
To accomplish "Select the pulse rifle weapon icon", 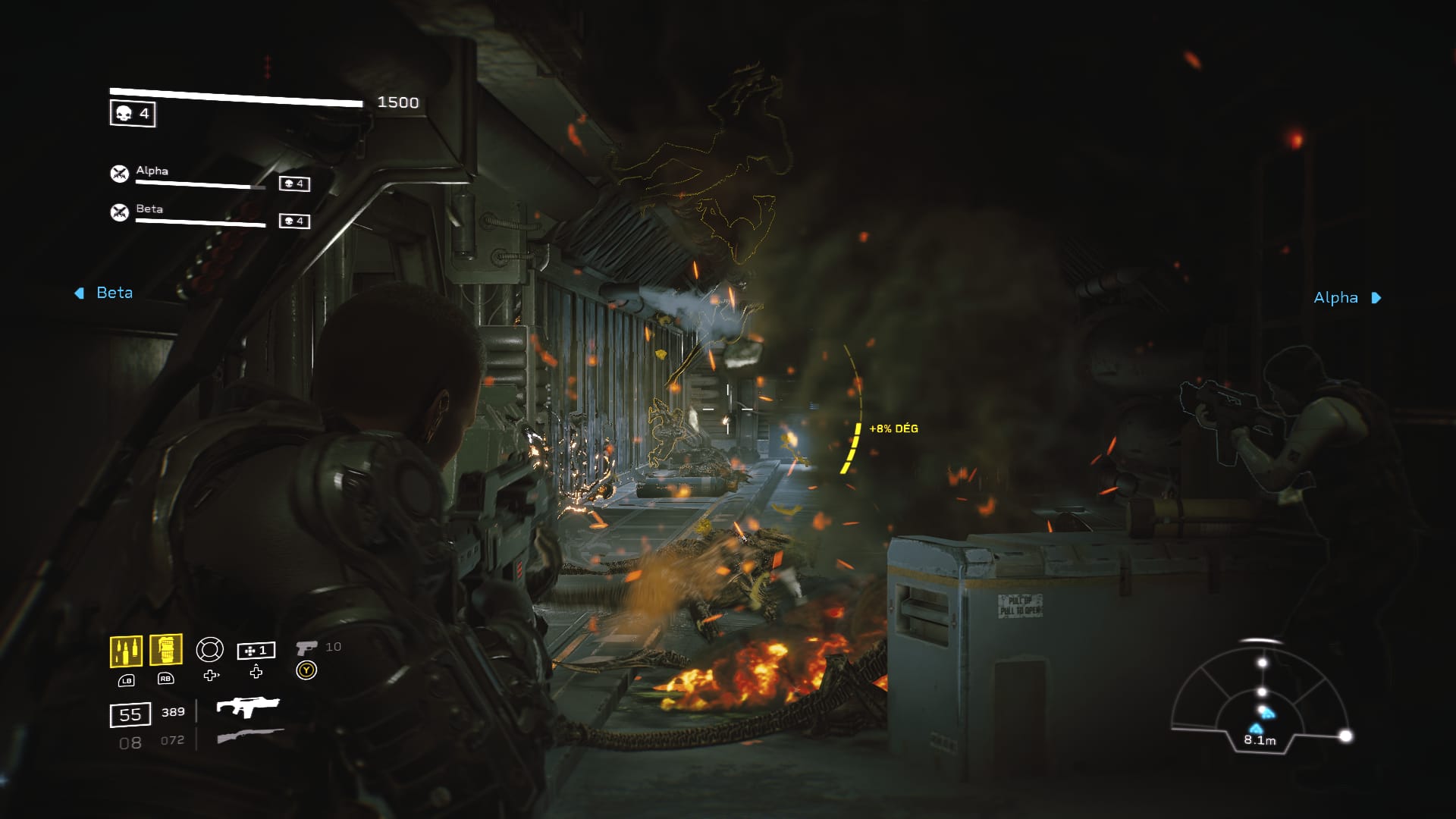I will click(248, 708).
